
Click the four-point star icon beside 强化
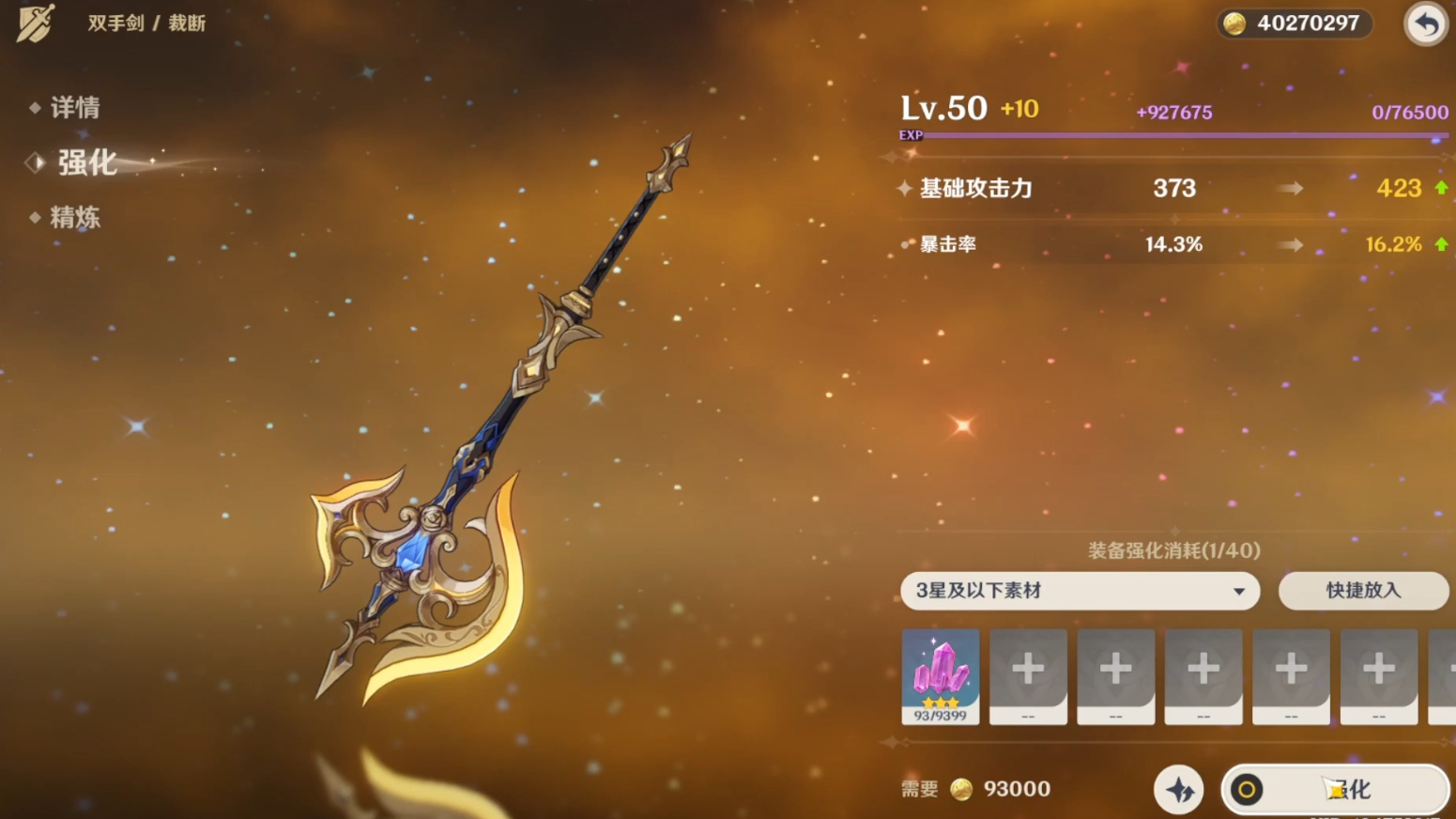(x=1178, y=790)
